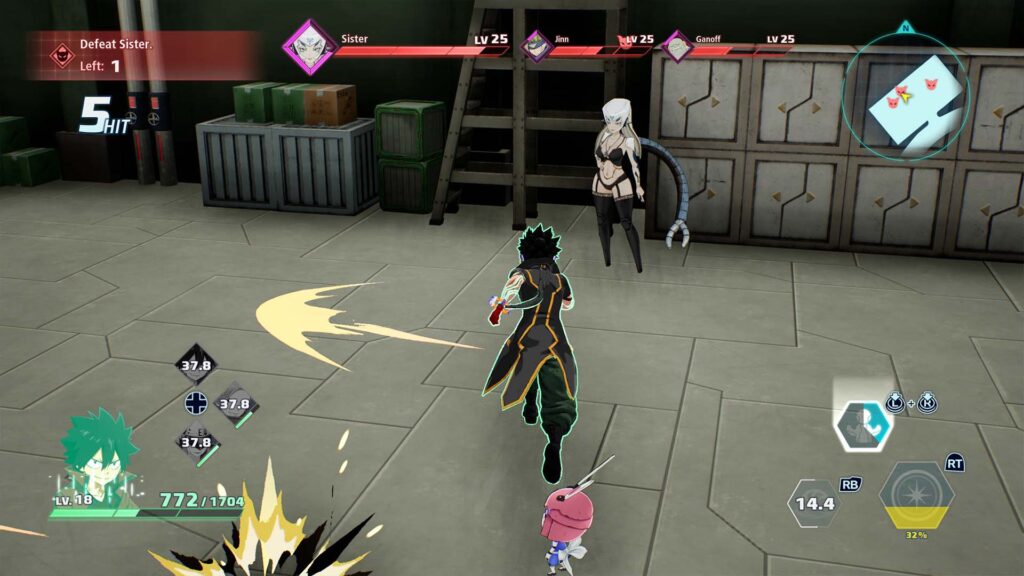The height and width of the screenshot is (576, 1024).
Task: Activate the hexagon skill with 14.4 cooldown
Action: coord(815,503)
